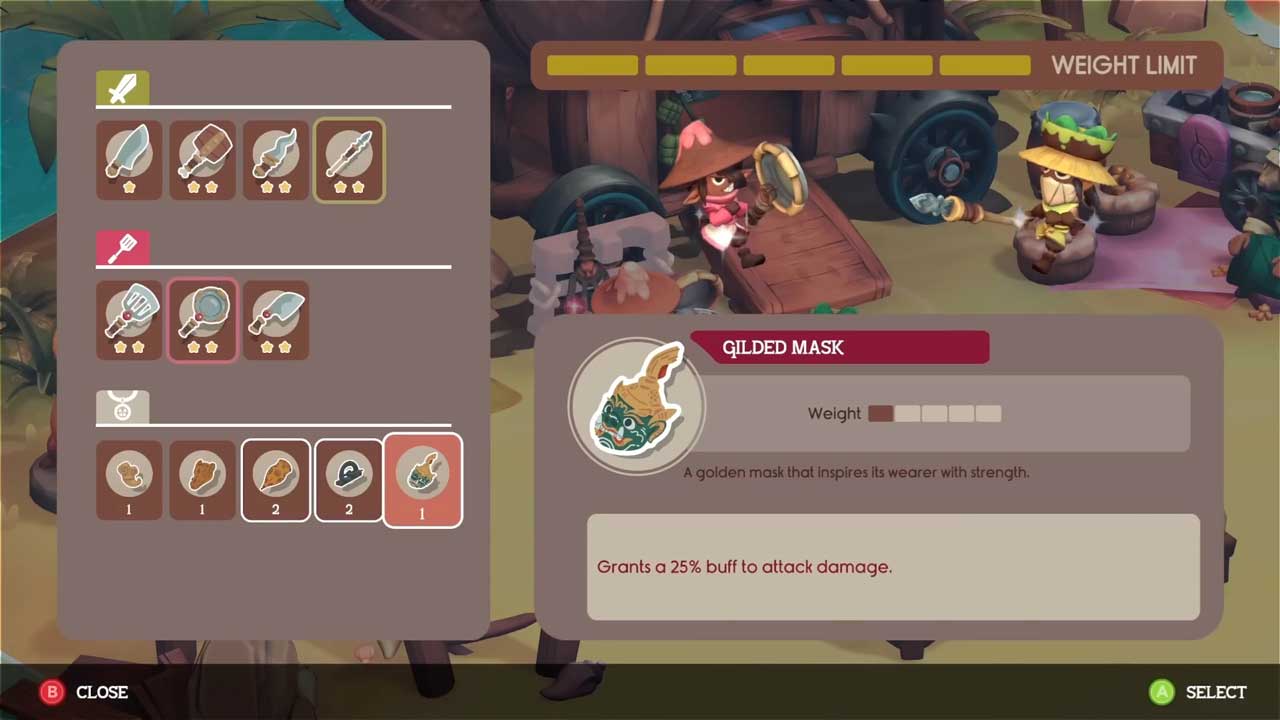Choose the wooden mallet weapon slot
The width and height of the screenshot is (1280, 720).
[x=202, y=160]
